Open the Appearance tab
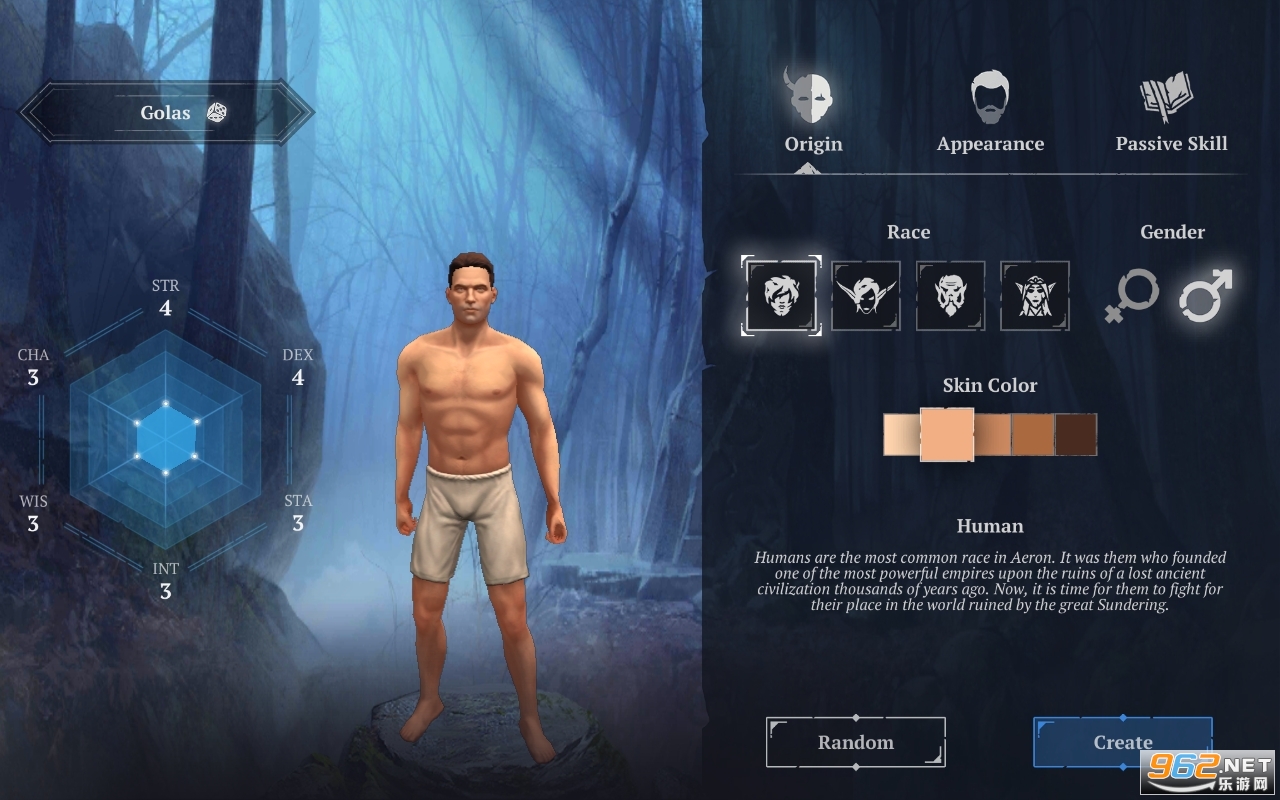The width and height of the screenshot is (1280, 800). click(990, 114)
